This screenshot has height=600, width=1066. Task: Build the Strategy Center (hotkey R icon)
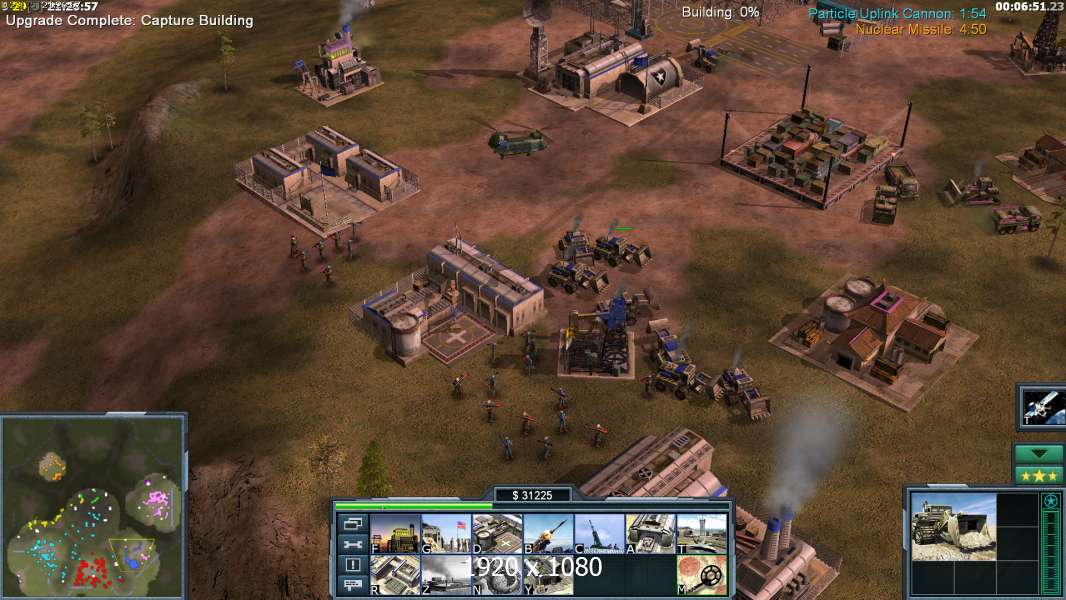pyautogui.click(x=395, y=575)
